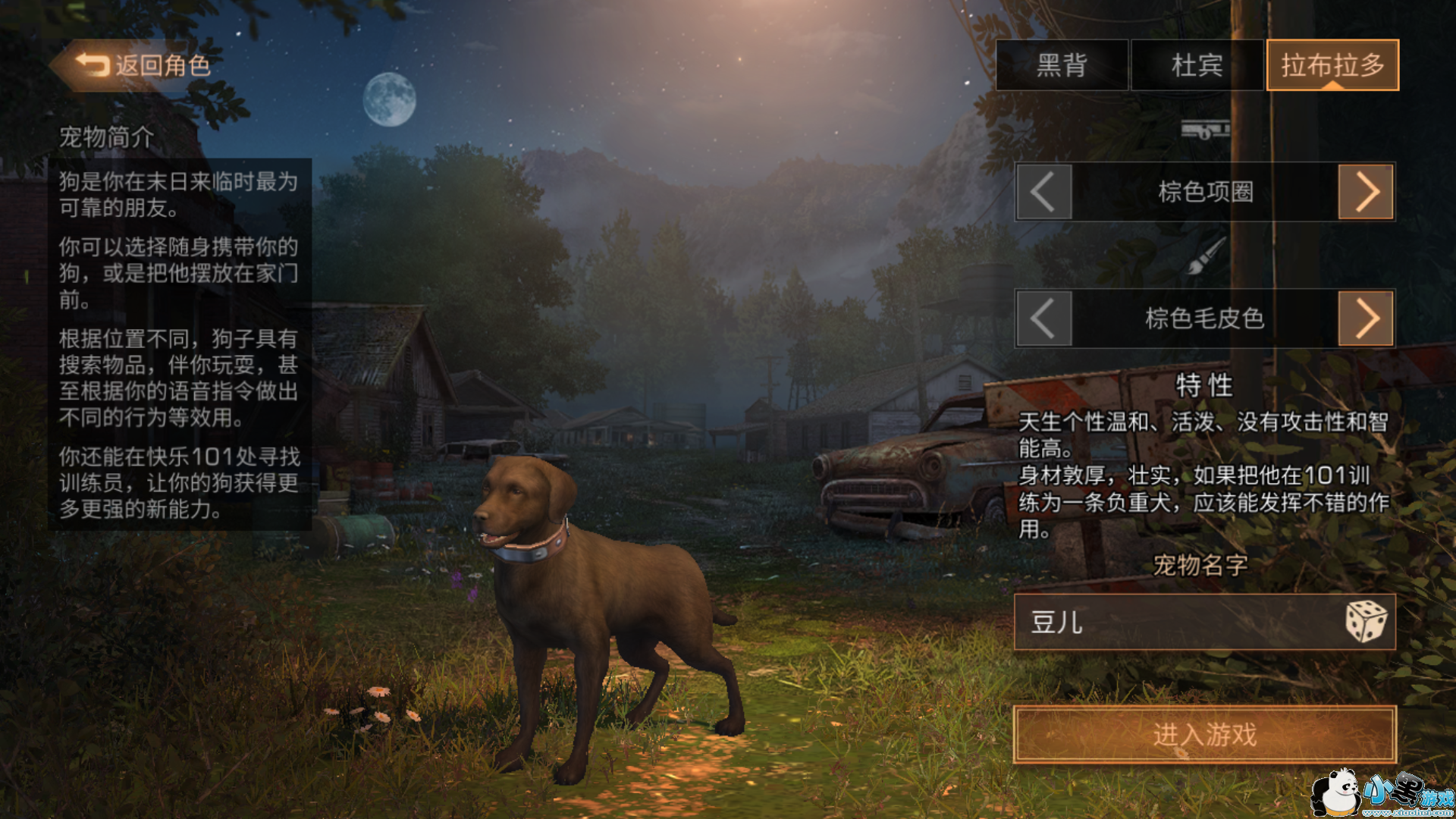Cycle to next collar after 棕色项圈
This screenshot has height=819, width=1456.
1366,192
